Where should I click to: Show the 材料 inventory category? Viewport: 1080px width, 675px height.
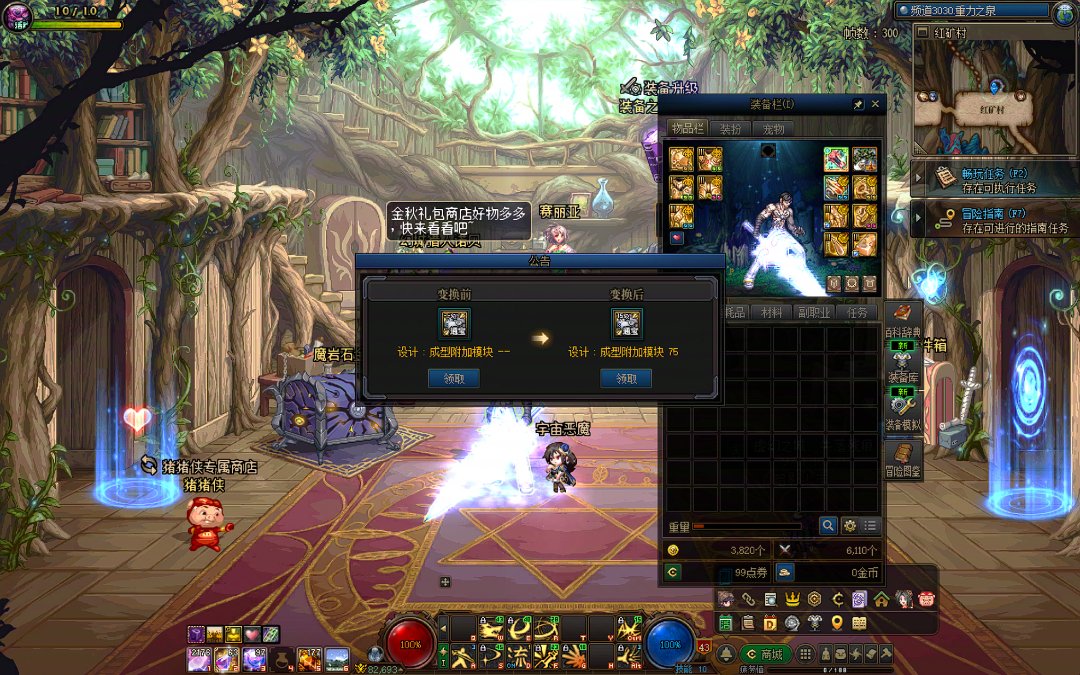click(x=772, y=312)
